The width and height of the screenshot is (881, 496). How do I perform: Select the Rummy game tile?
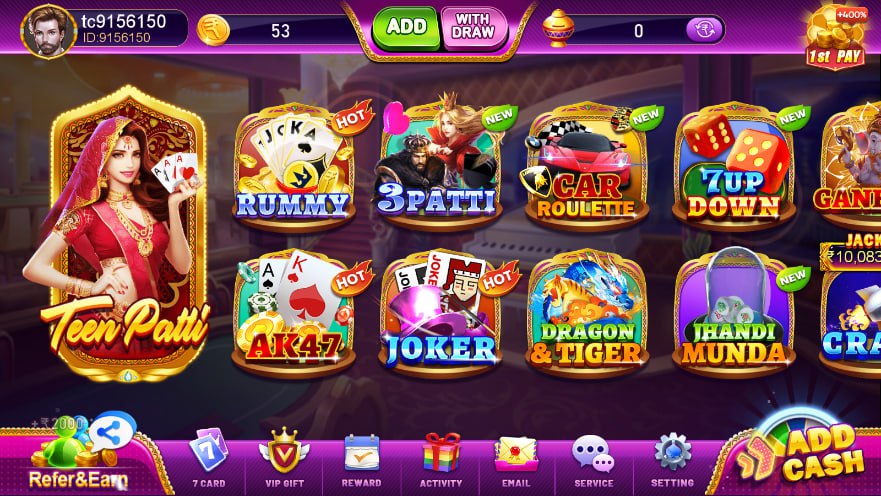[x=293, y=166]
